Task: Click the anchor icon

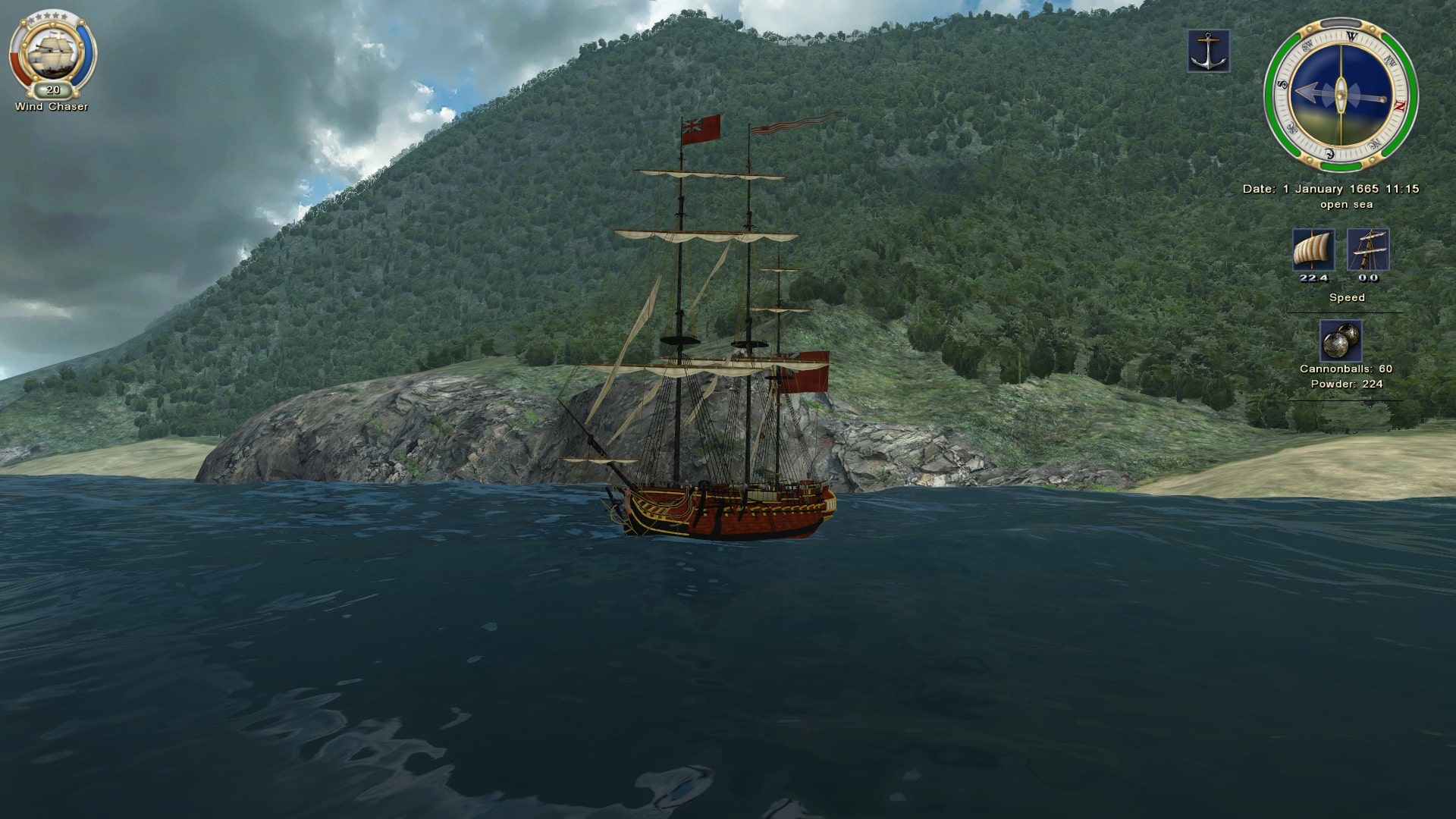Action: click(1208, 52)
